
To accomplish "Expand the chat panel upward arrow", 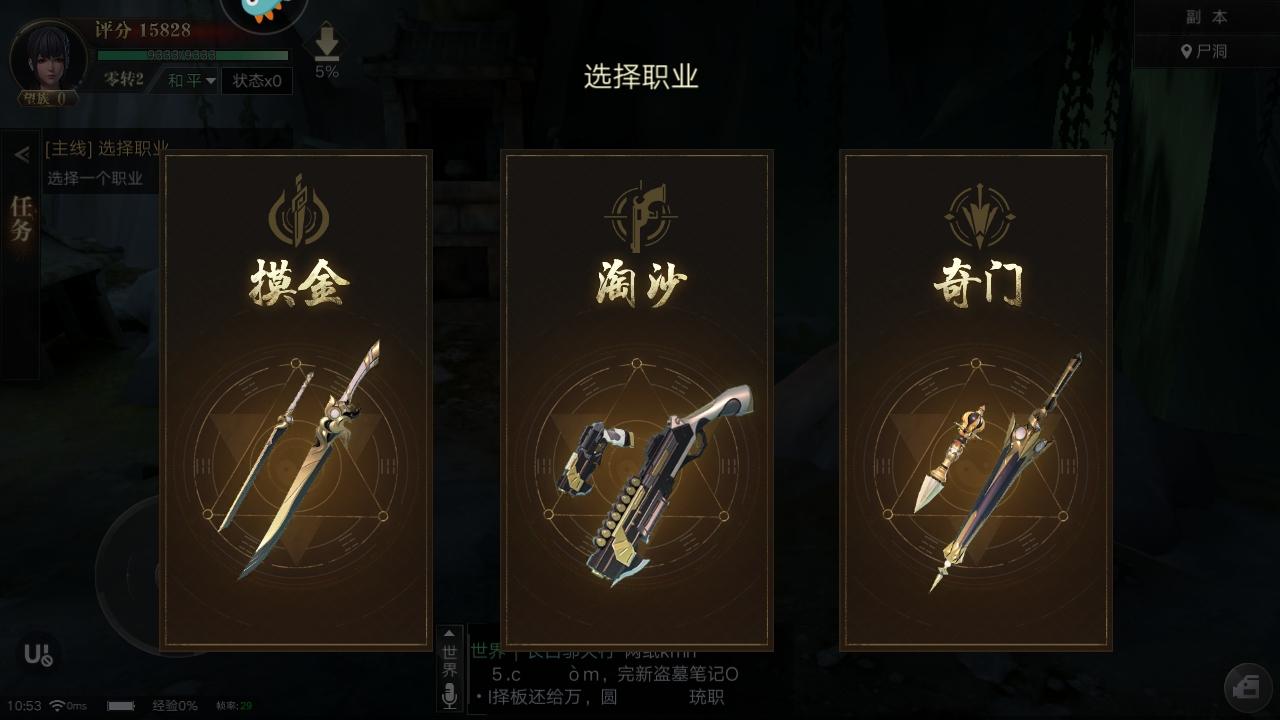I will (x=448, y=632).
